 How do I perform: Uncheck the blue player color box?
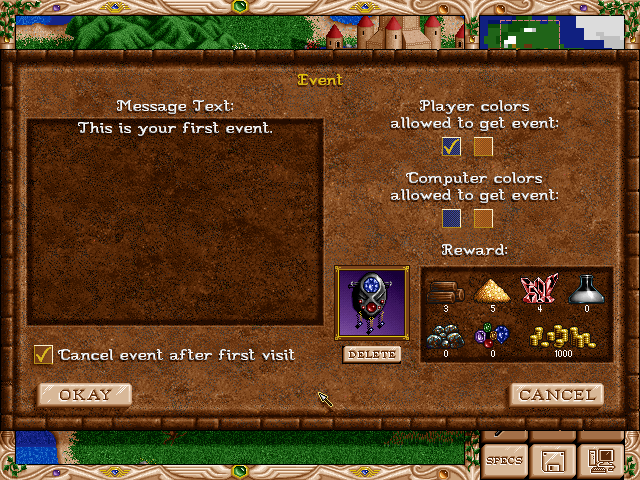(452, 147)
